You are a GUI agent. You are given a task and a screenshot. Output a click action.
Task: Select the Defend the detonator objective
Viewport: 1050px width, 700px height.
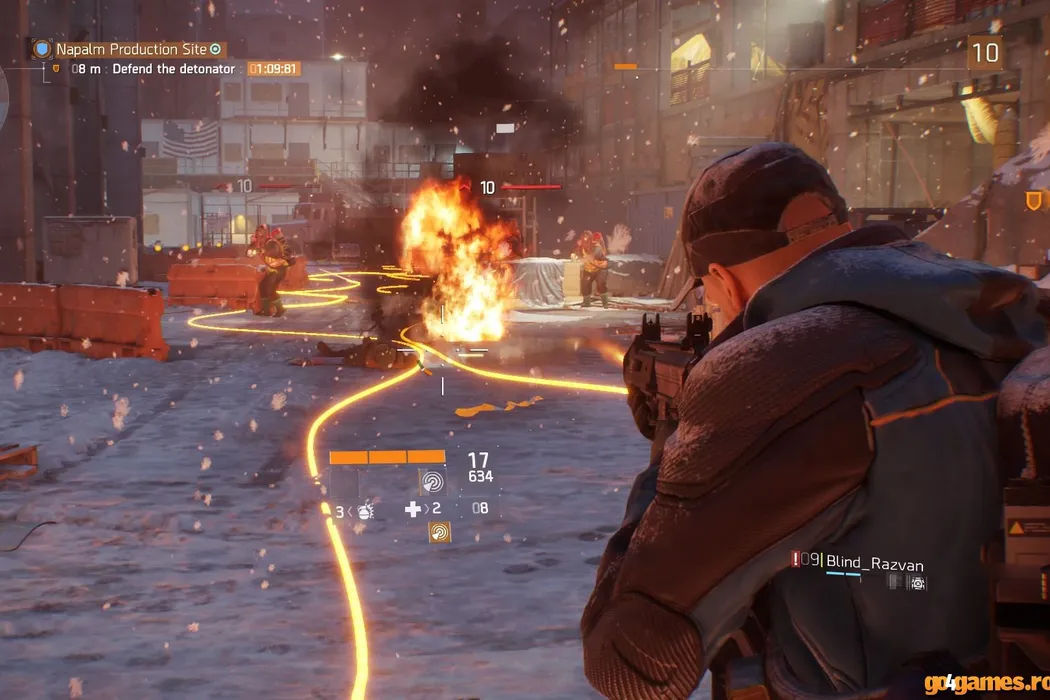click(173, 69)
